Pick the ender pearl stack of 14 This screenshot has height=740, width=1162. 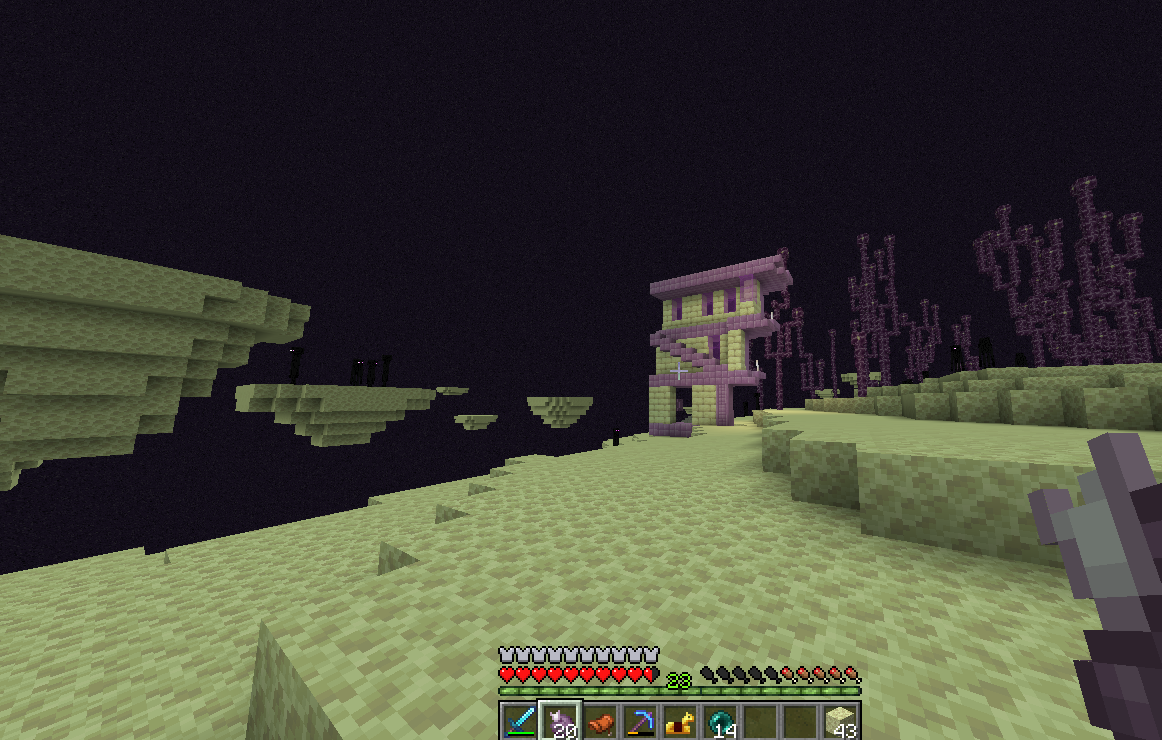720,721
